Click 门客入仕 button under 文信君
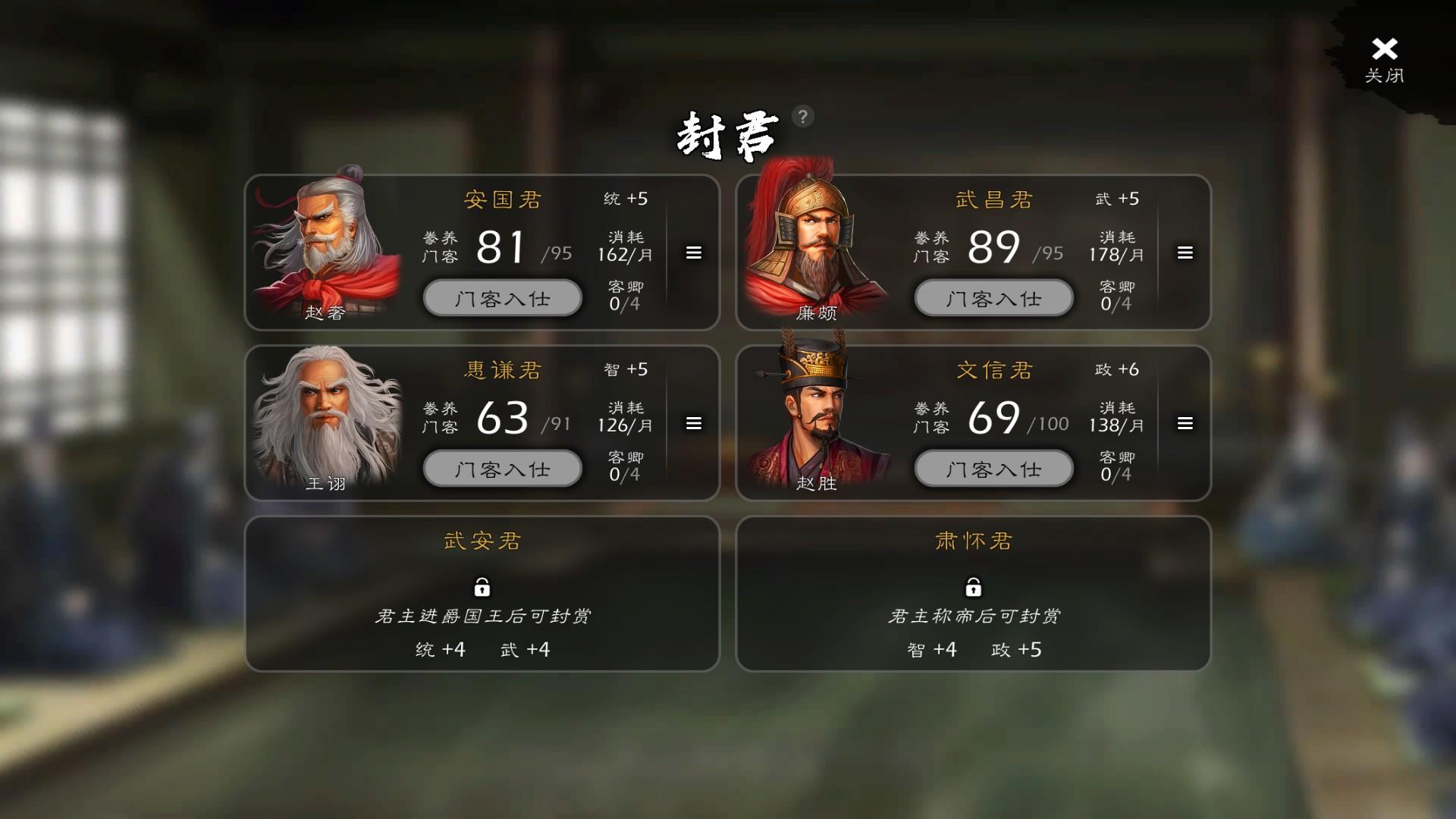The image size is (1456, 819). [x=993, y=469]
